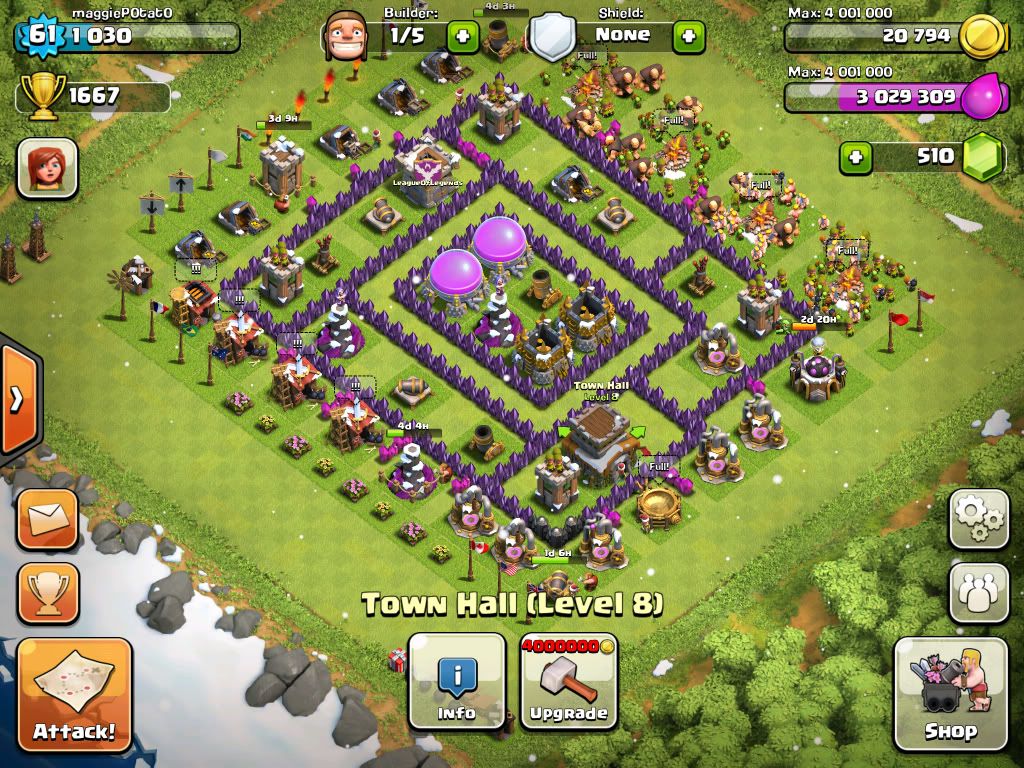Add gems with the green plus button

pyautogui.click(x=855, y=157)
